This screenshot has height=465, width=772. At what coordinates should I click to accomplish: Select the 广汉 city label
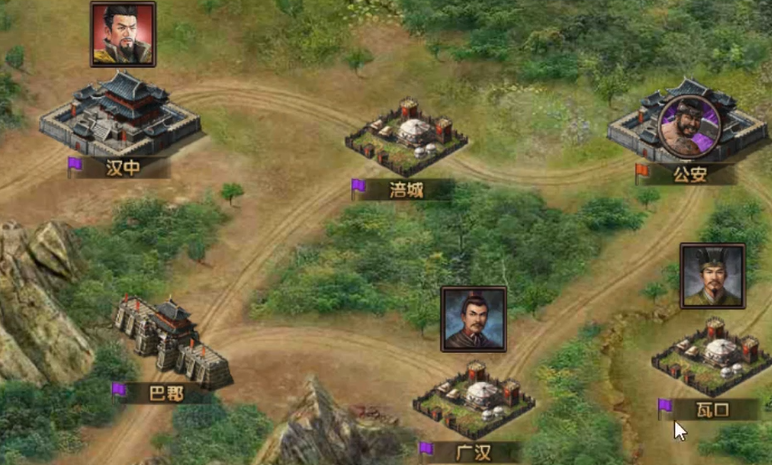click(x=473, y=452)
